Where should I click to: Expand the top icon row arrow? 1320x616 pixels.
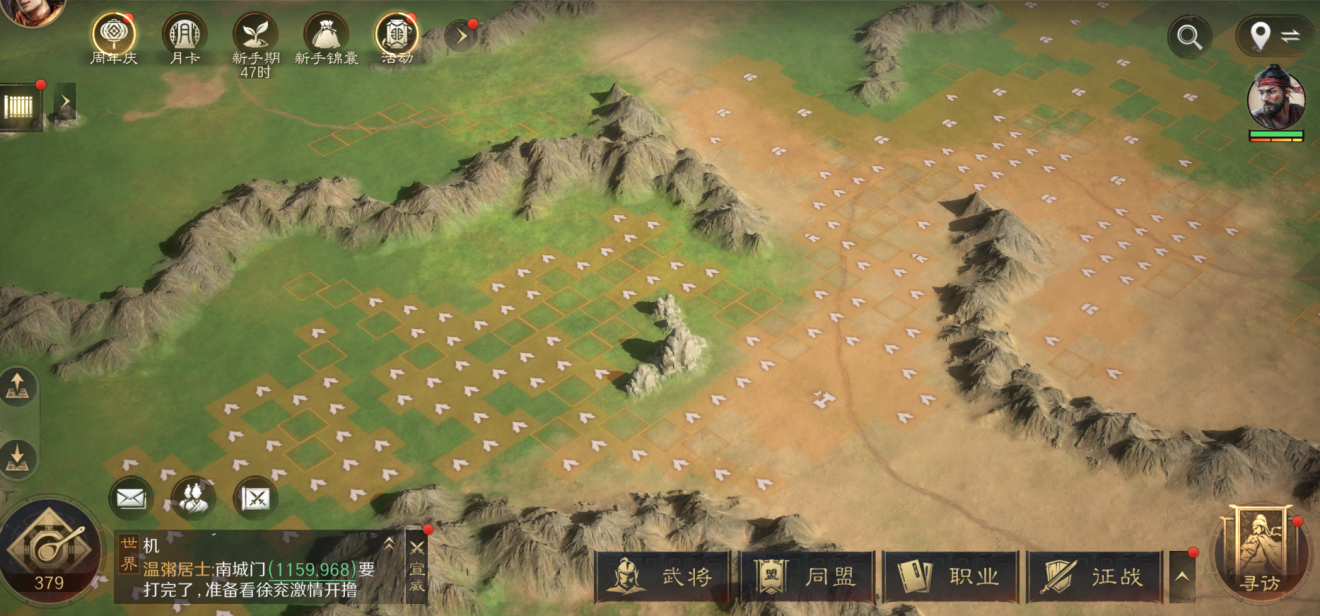tap(462, 37)
